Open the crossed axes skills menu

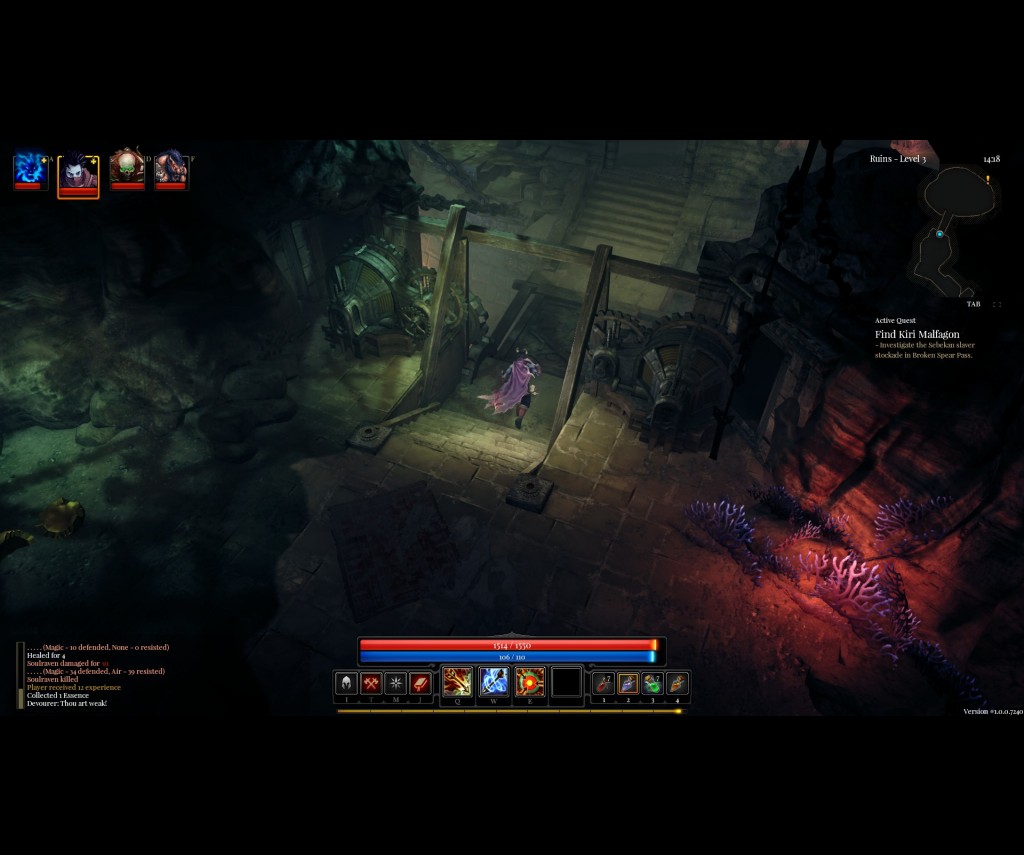pos(372,684)
